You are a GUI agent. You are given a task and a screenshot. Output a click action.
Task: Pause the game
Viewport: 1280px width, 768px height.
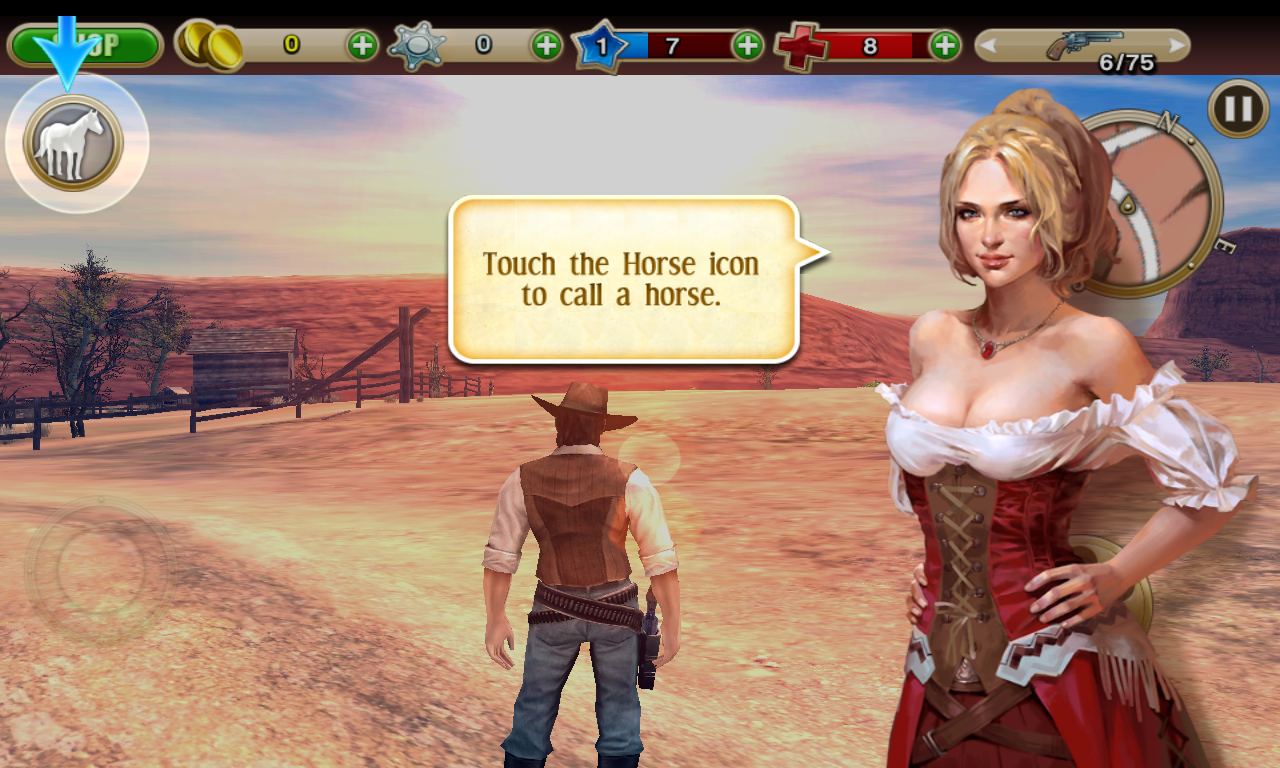coord(1238,108)
